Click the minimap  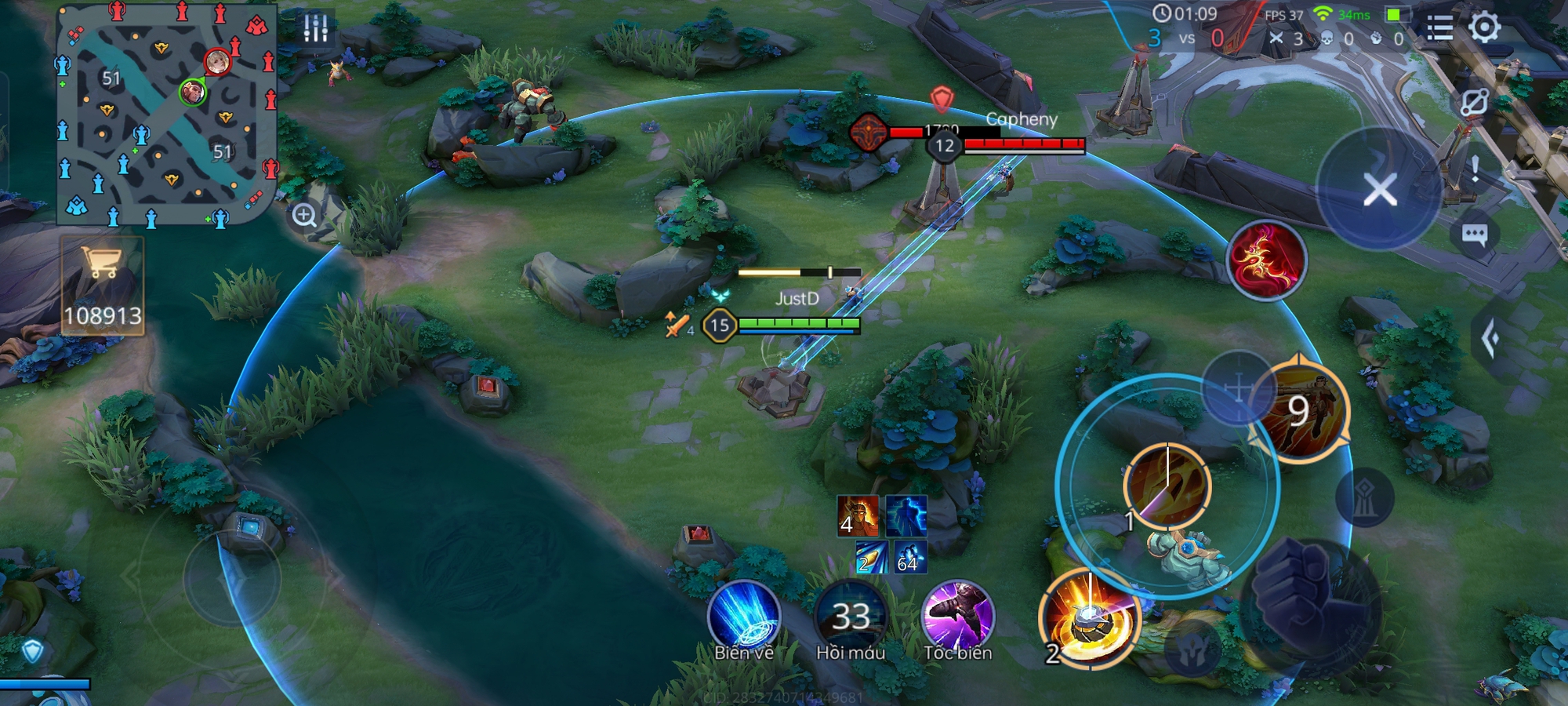(167, 115)
